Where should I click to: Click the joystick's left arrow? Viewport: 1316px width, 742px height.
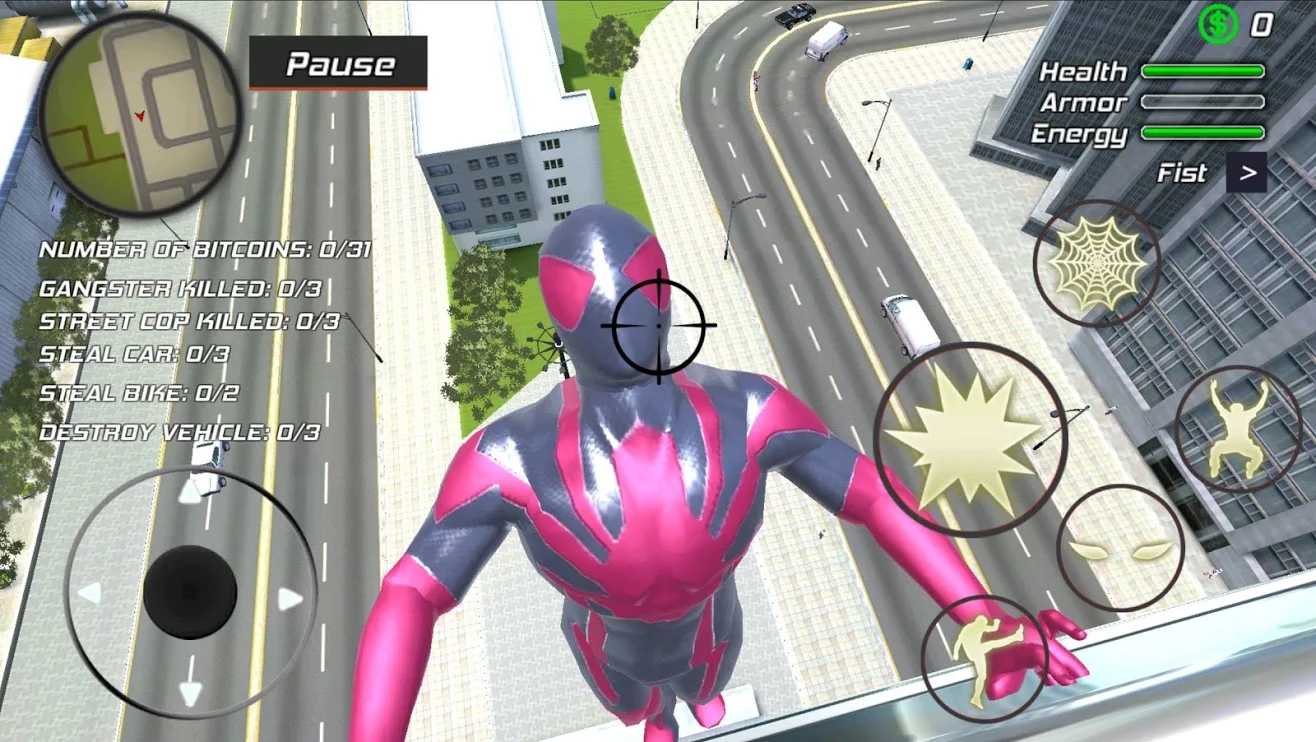[90, 594]
